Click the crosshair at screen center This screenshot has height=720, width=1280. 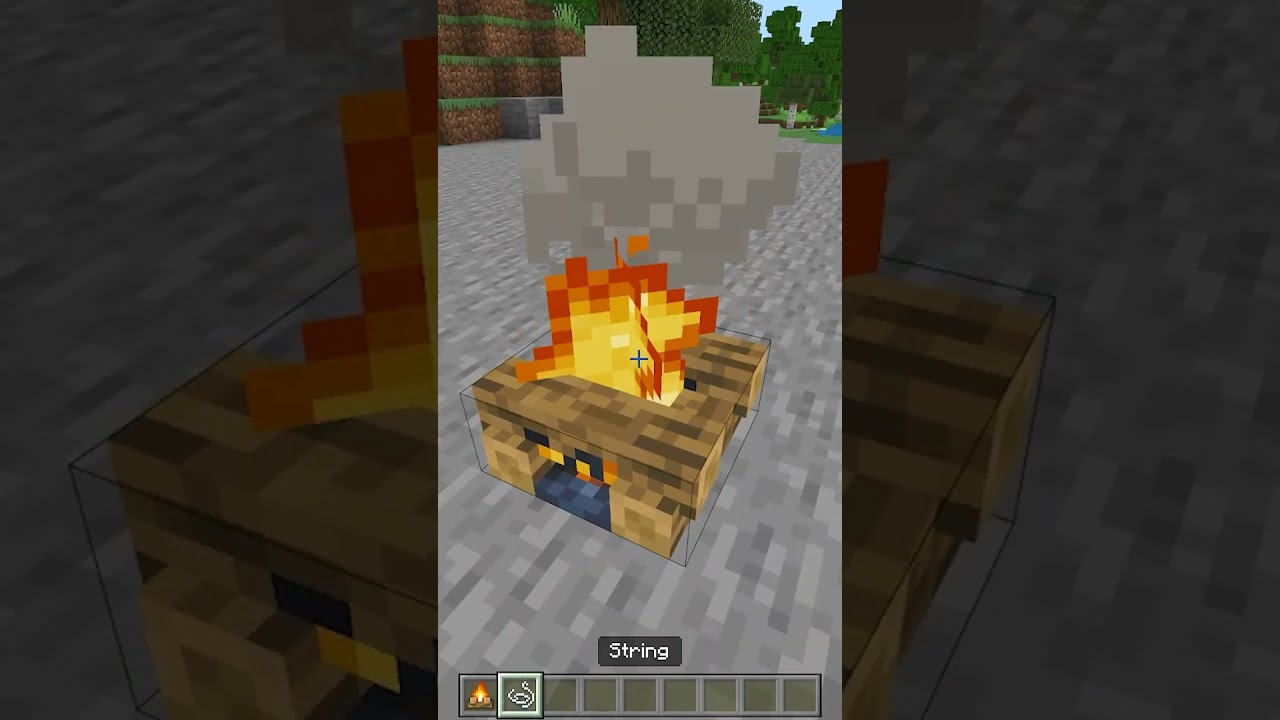[637, 358]
